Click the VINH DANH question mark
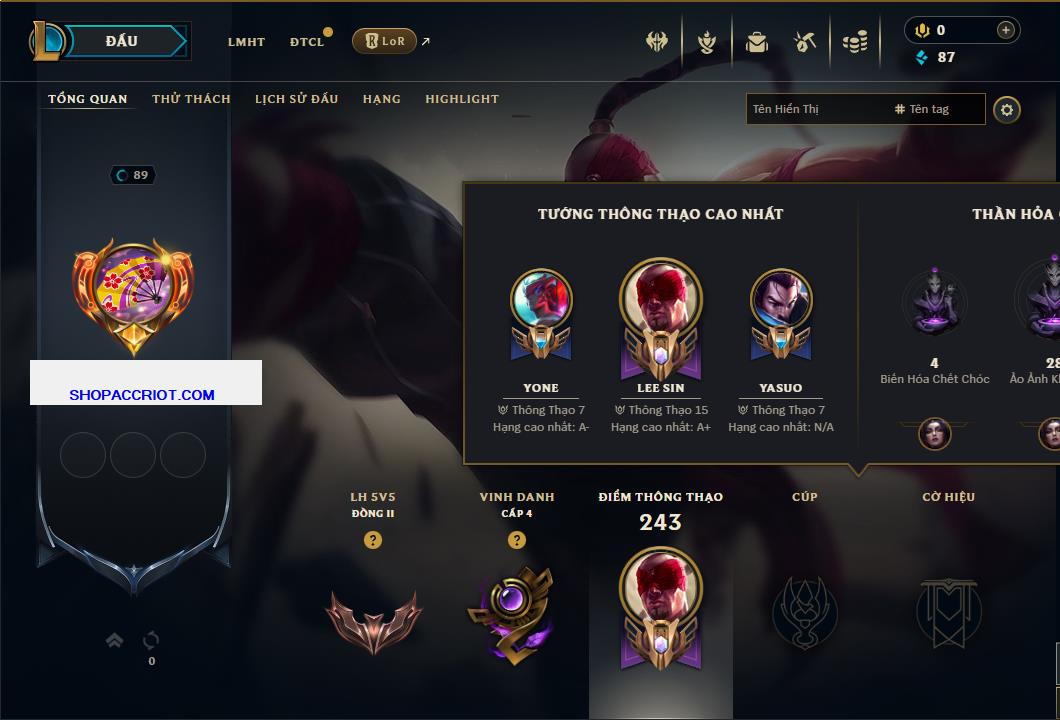The image size is (1060, 720). point(516,540)
